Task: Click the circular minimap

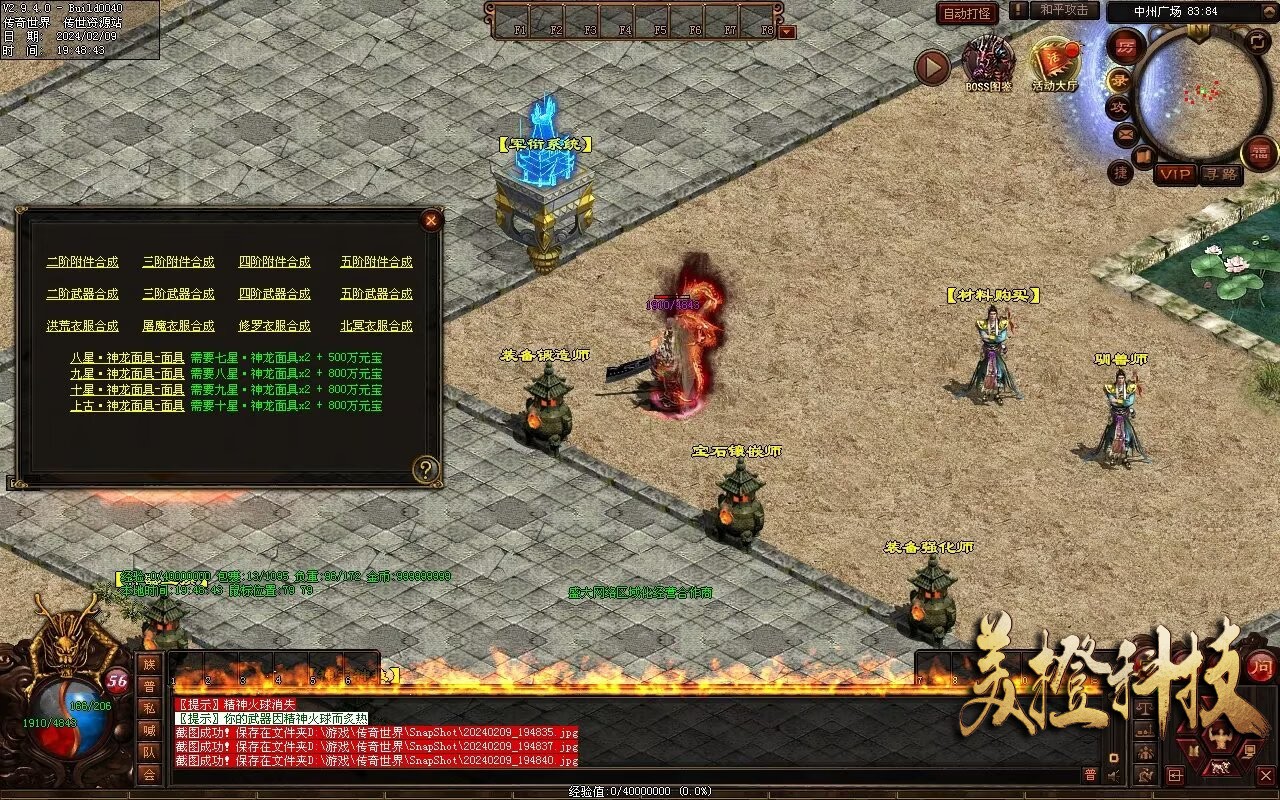Action: pyautogui.click(x=1202, y=93)
